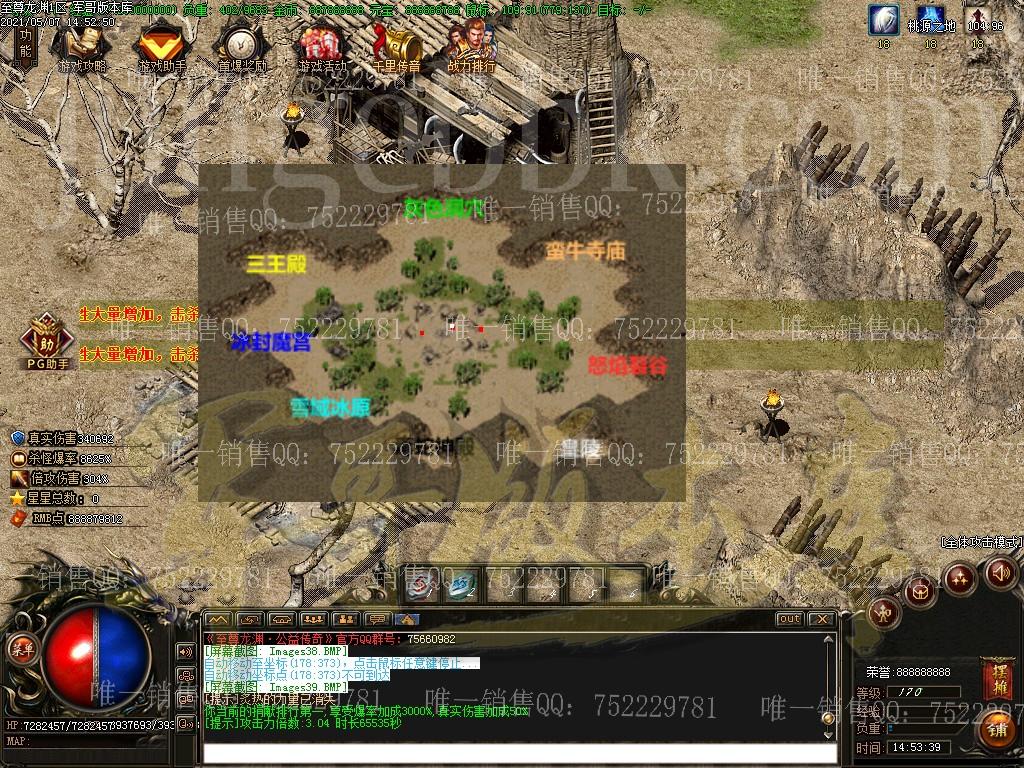This screenshot has width=1024, height=768.
Task: Travel to 蛮牛寺庙 on the map
Action: pyautogui.click(x=585, y=251)
